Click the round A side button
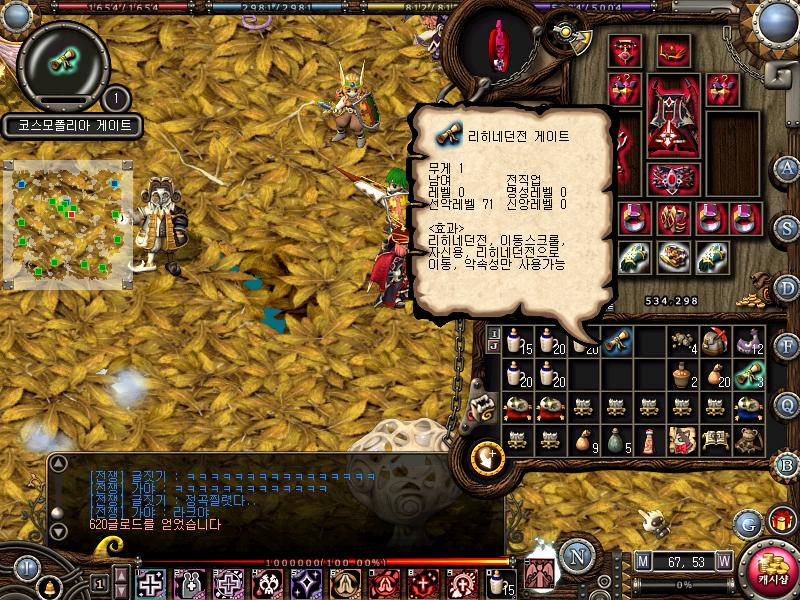 [x=787, y=167]
